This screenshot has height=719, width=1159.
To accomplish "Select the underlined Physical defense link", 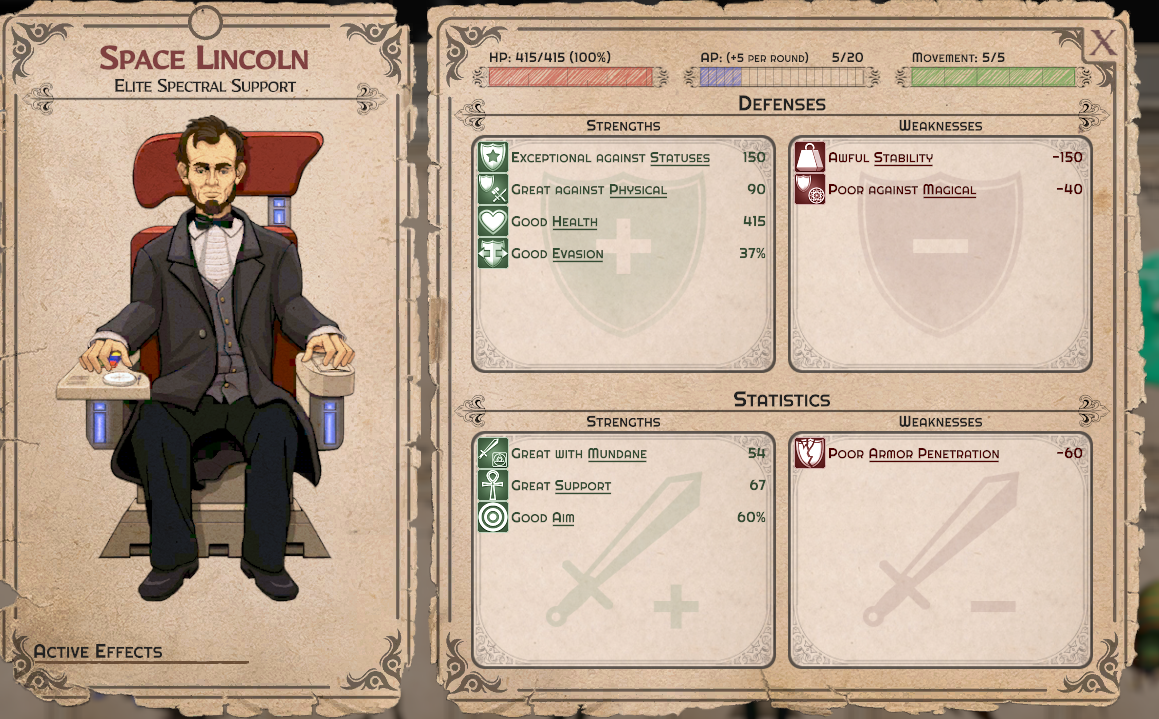I will click(x=637, y=190).
